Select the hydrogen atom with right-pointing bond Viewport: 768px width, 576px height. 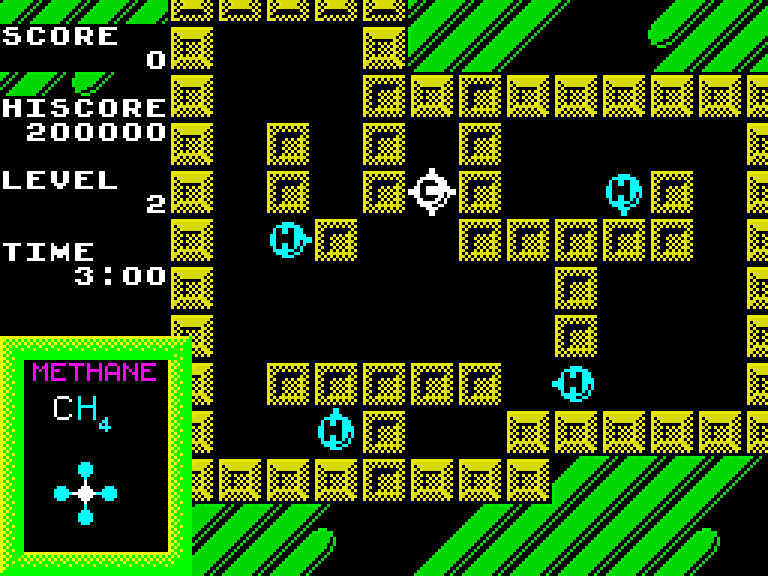289,239
